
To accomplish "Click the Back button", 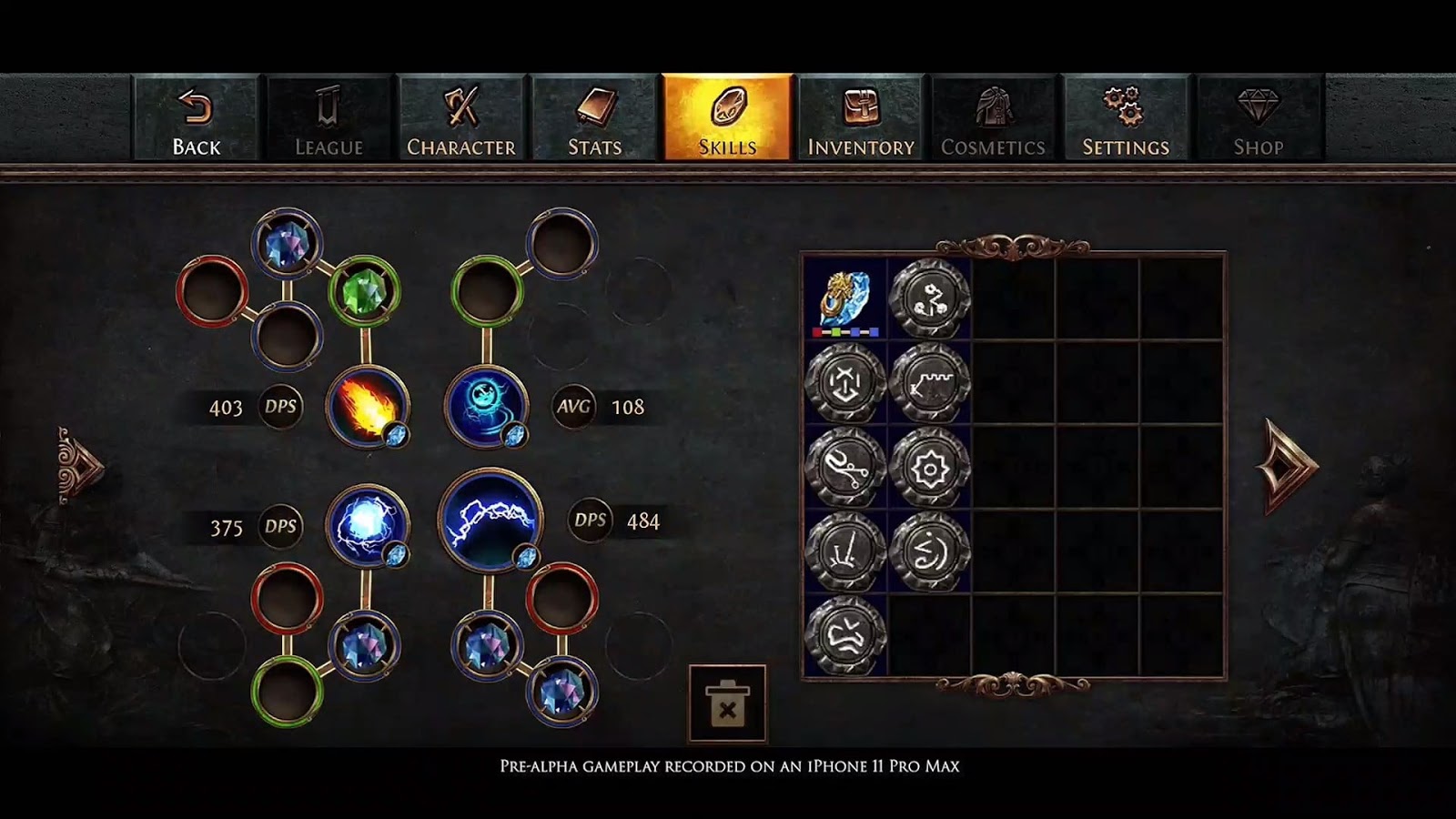I will coord(198,118).
